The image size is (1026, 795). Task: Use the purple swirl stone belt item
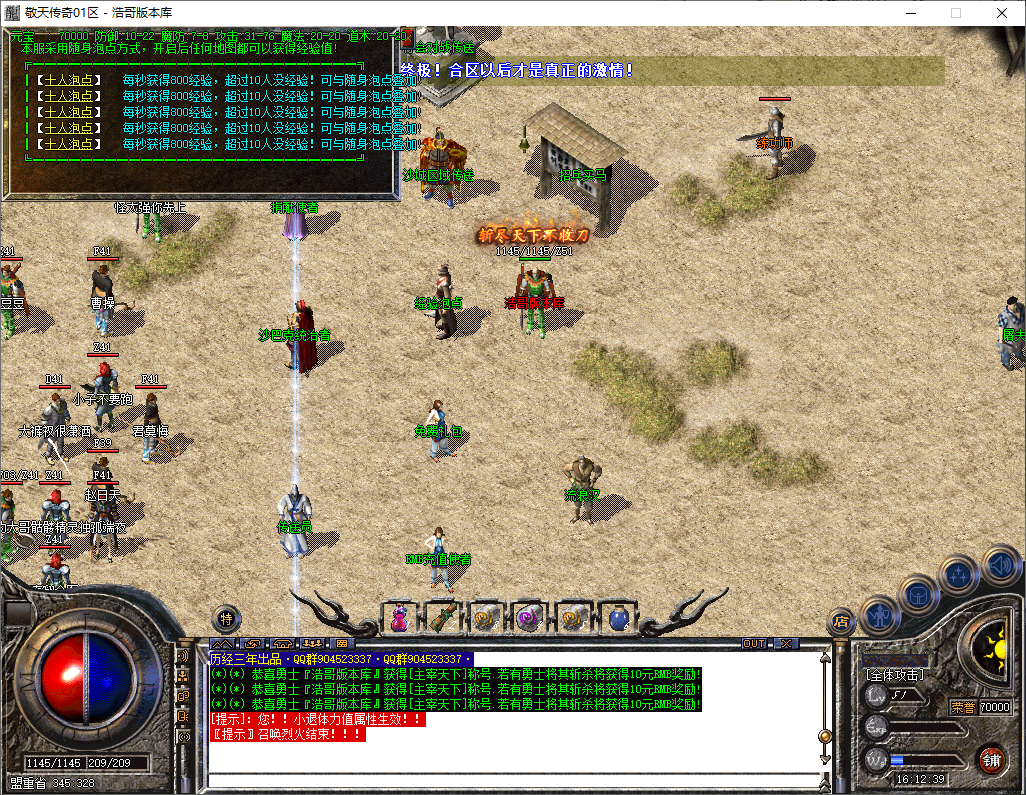(528, 619)
